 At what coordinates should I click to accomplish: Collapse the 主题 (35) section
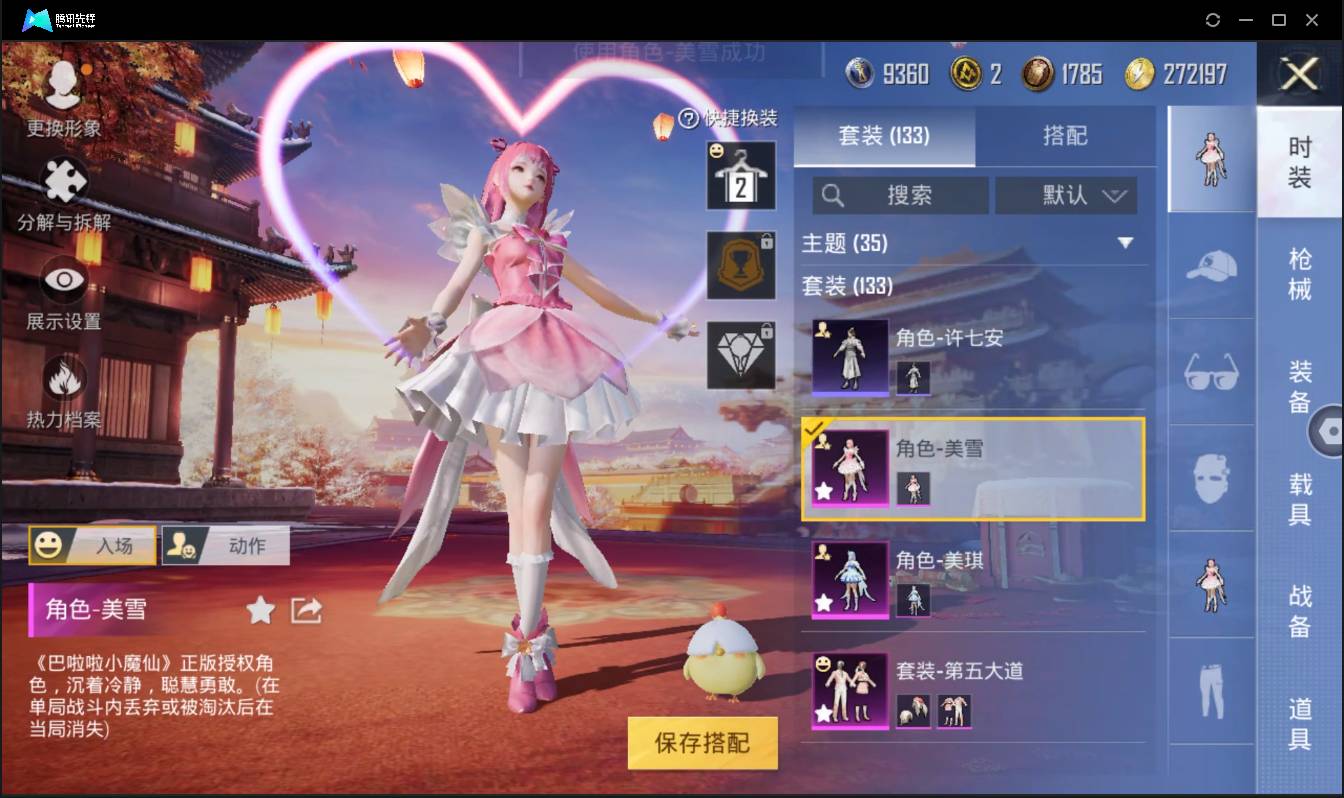(x=1127, y=242)
